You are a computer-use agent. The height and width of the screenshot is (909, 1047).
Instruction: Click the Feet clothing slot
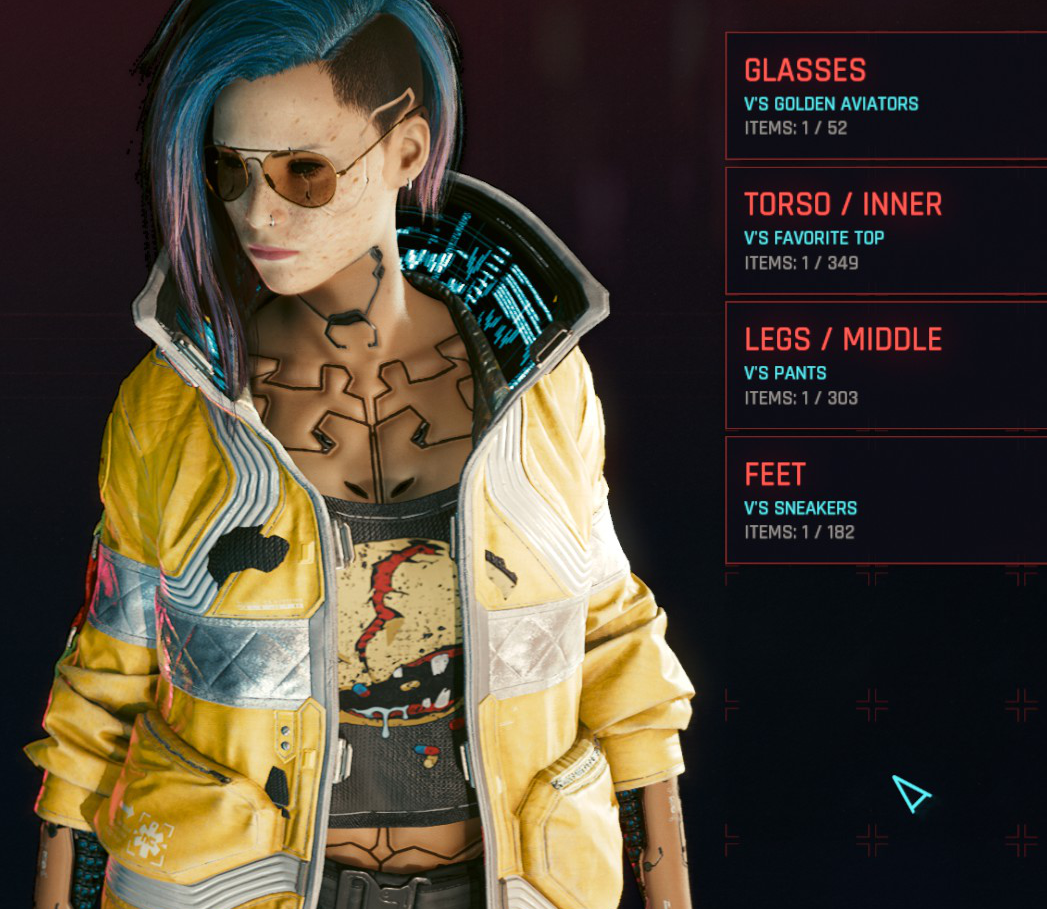tap(885, 500)
